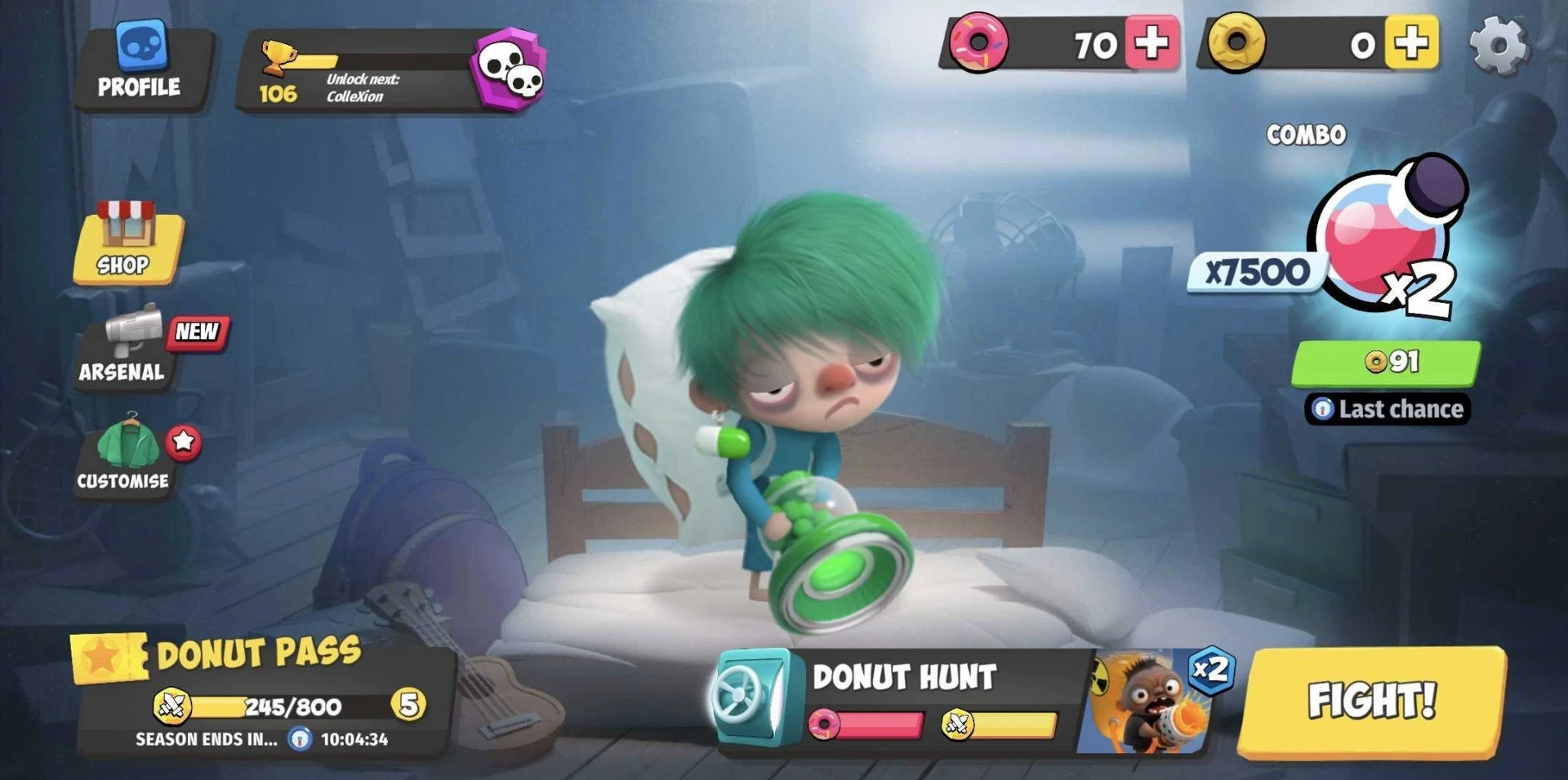Open the Customise screen
This screenshot has width=1568, height=780.
pyautogui.click(x=124, y=456)
